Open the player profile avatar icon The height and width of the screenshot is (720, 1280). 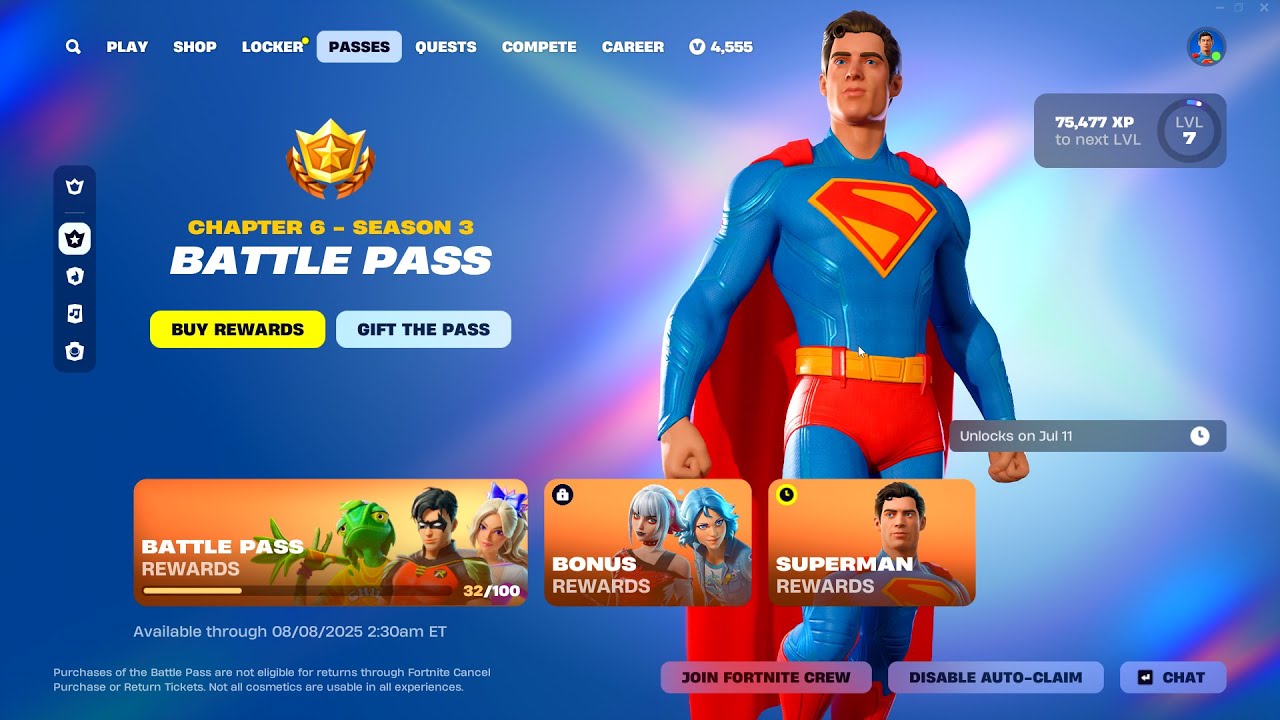1206,45
